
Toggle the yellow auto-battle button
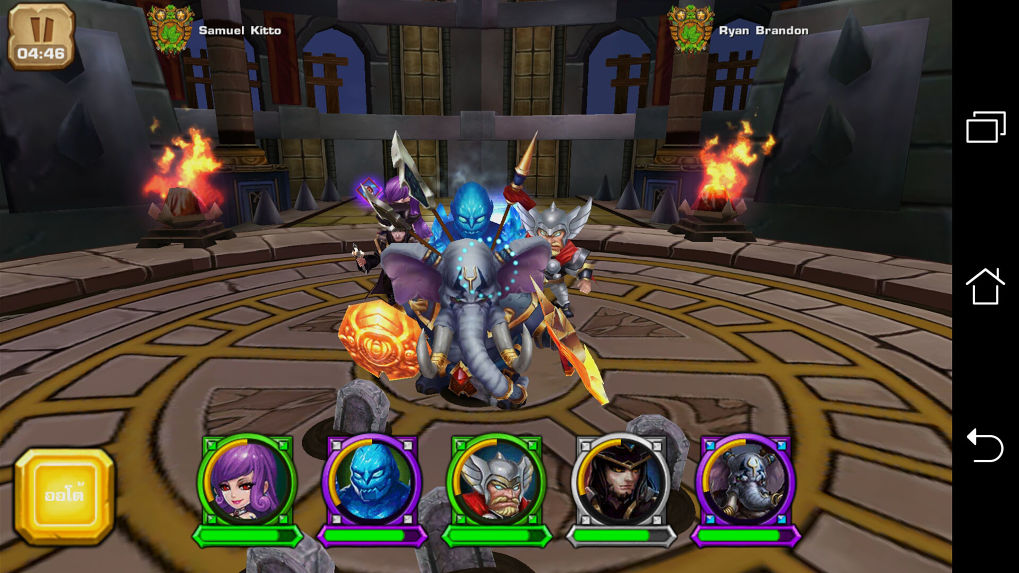click(x=64, y=496)
